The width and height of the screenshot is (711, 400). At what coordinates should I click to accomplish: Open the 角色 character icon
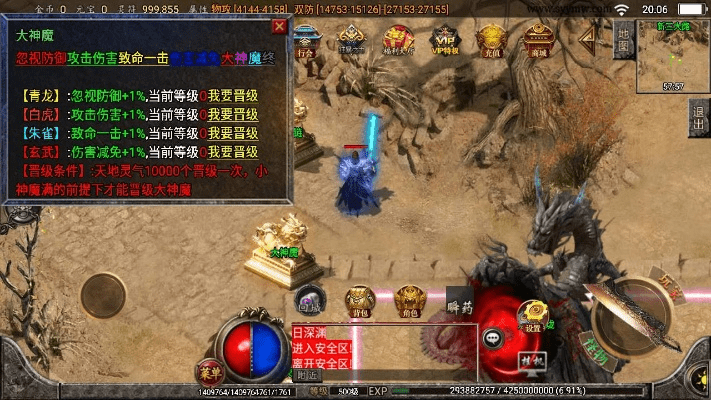pyautogui.click(x=407, y=300)
